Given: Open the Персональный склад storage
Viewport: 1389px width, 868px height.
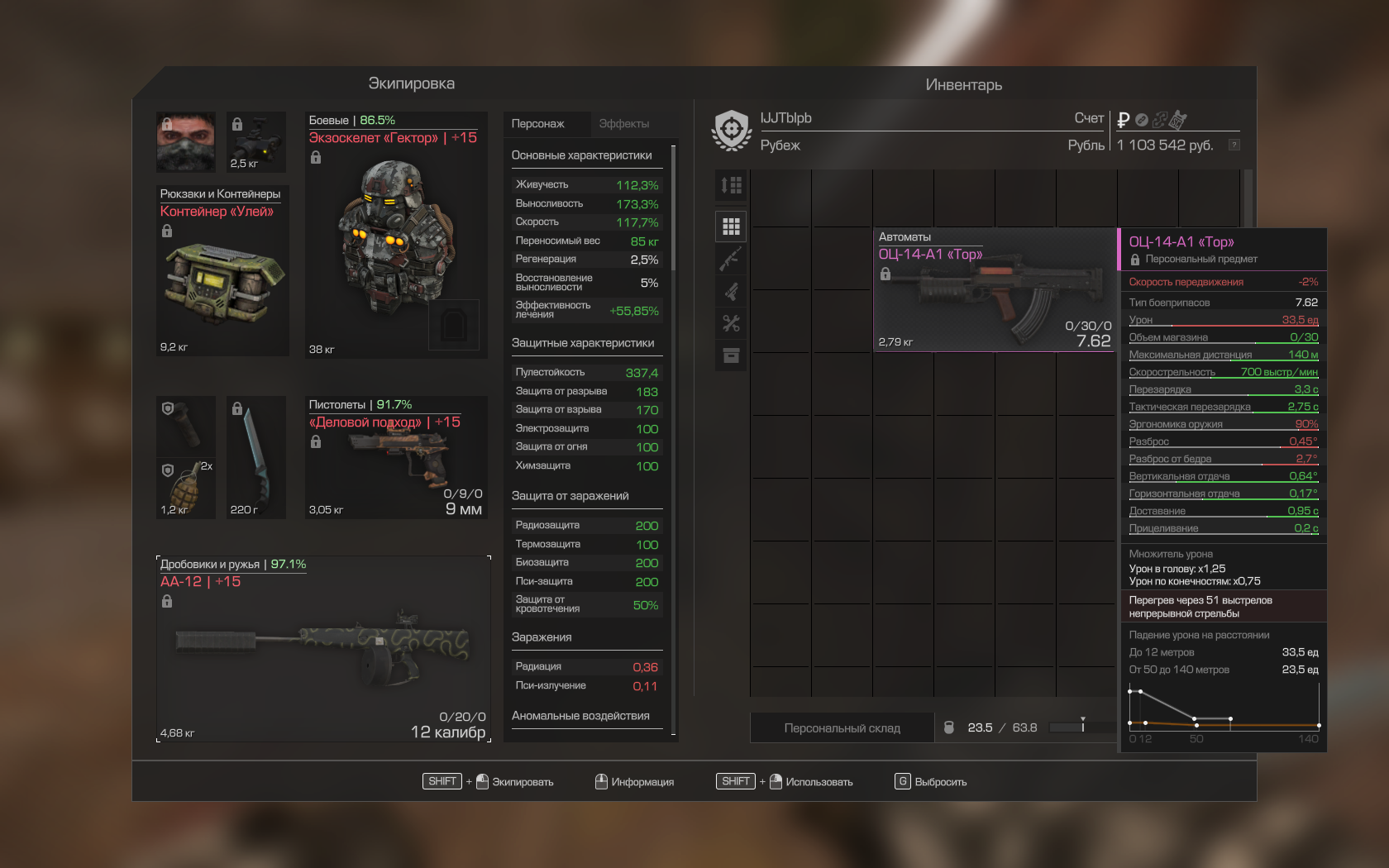Looking at the screenshot, I should [x=842, y=728].
